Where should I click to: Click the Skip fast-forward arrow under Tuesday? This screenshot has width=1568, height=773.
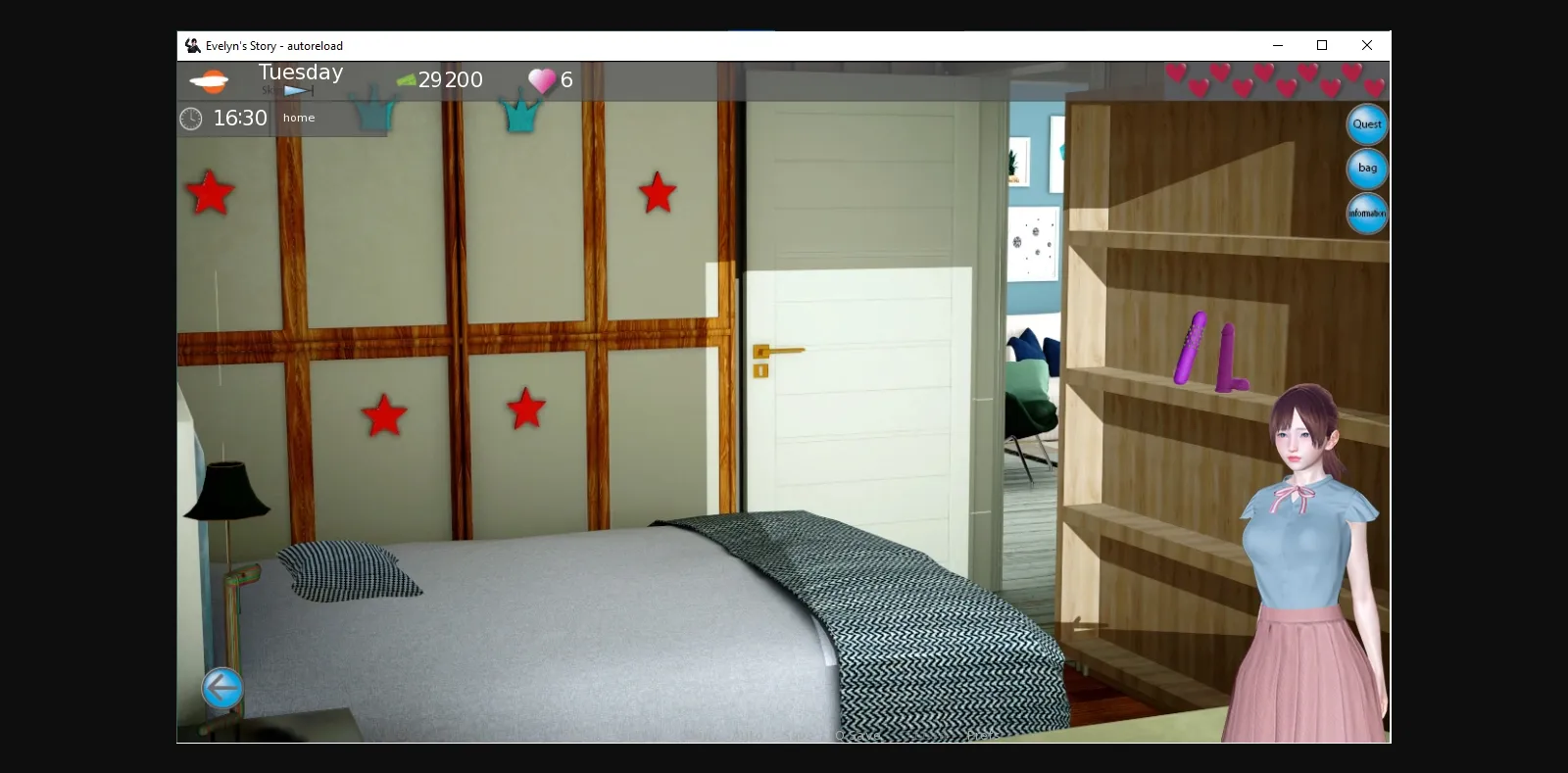tap(298, 89)
